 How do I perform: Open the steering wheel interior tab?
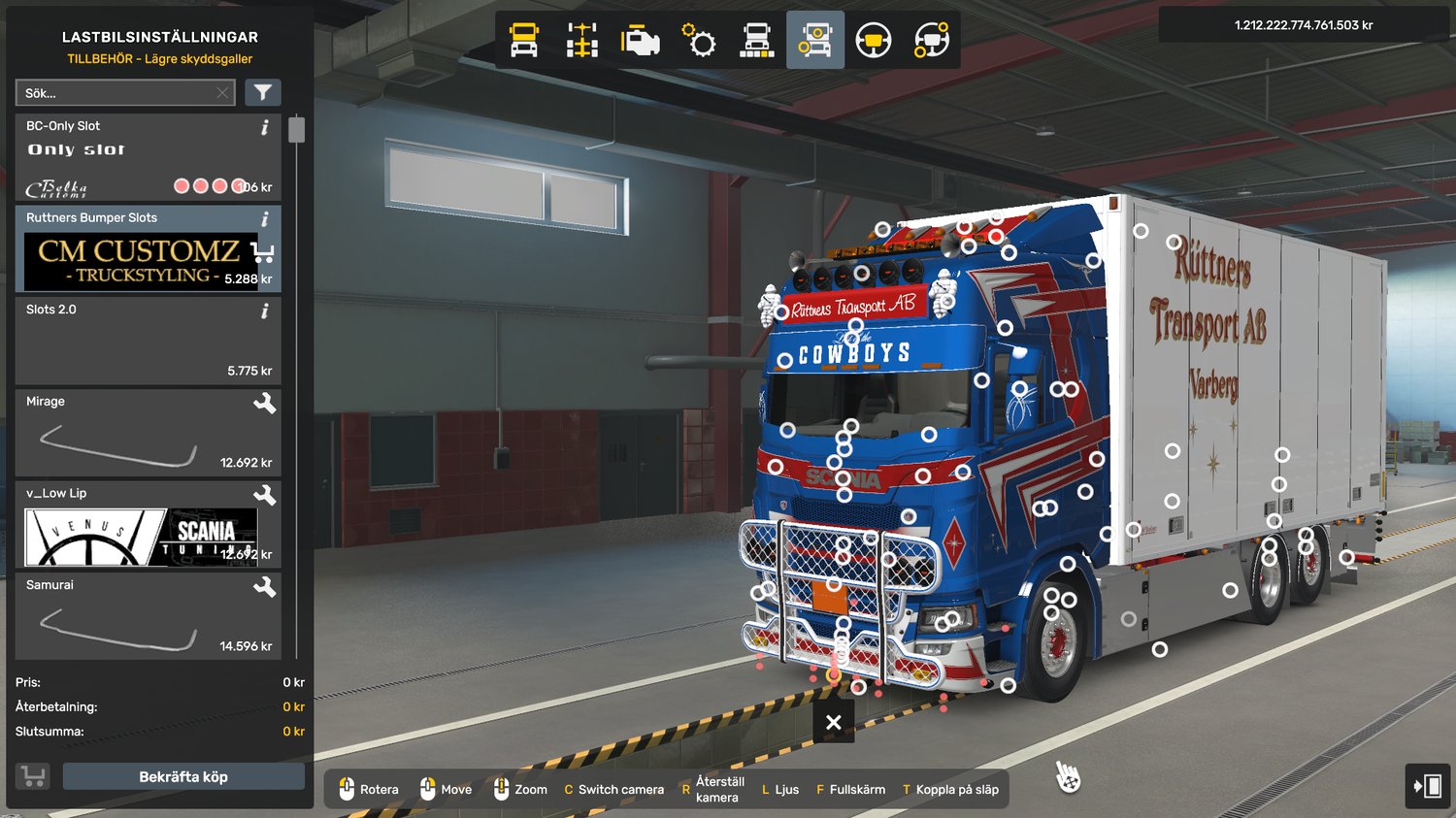tap(874, 41)
